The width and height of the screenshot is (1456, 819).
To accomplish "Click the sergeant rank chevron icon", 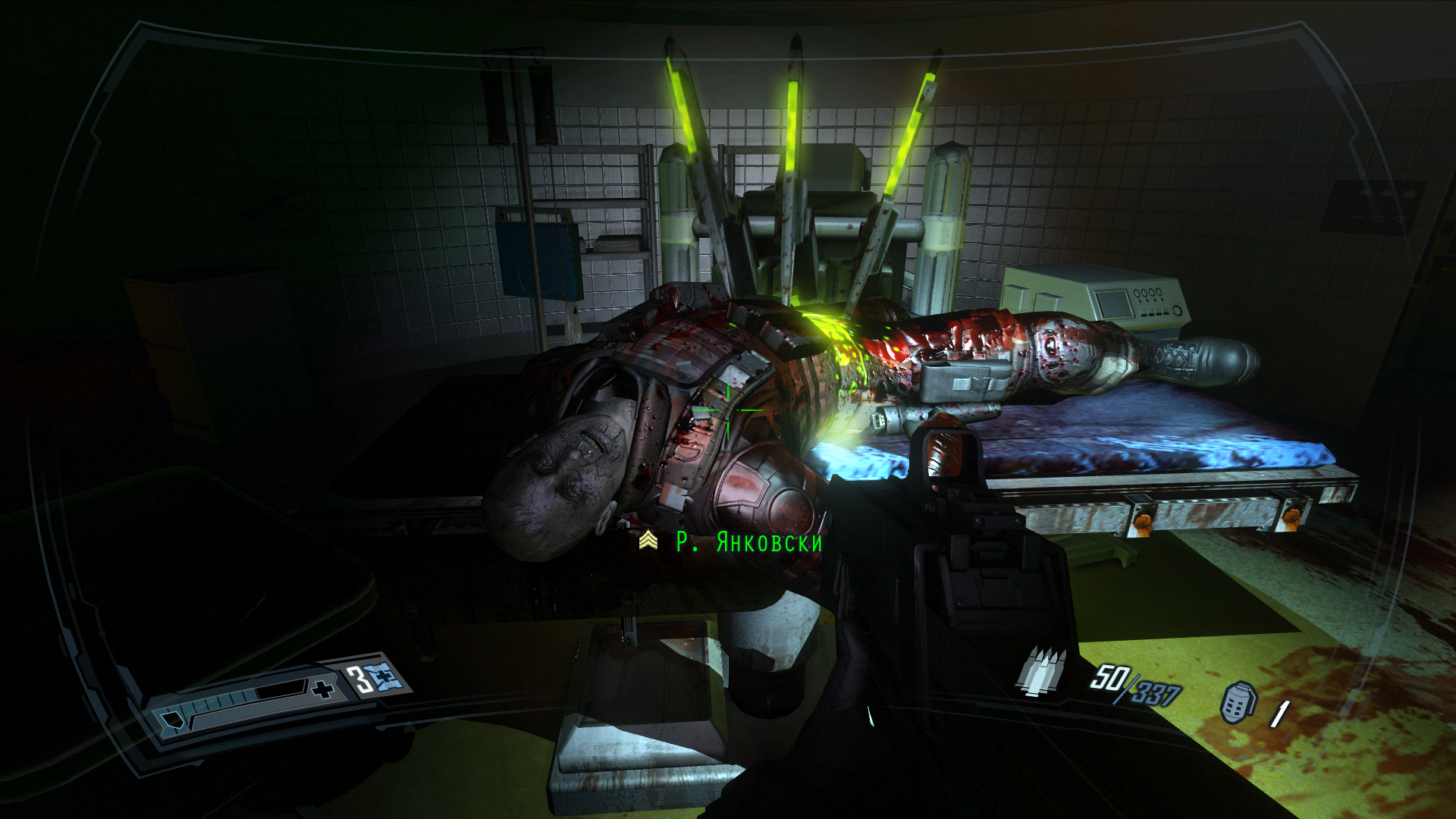I will (x=648, y=540).
